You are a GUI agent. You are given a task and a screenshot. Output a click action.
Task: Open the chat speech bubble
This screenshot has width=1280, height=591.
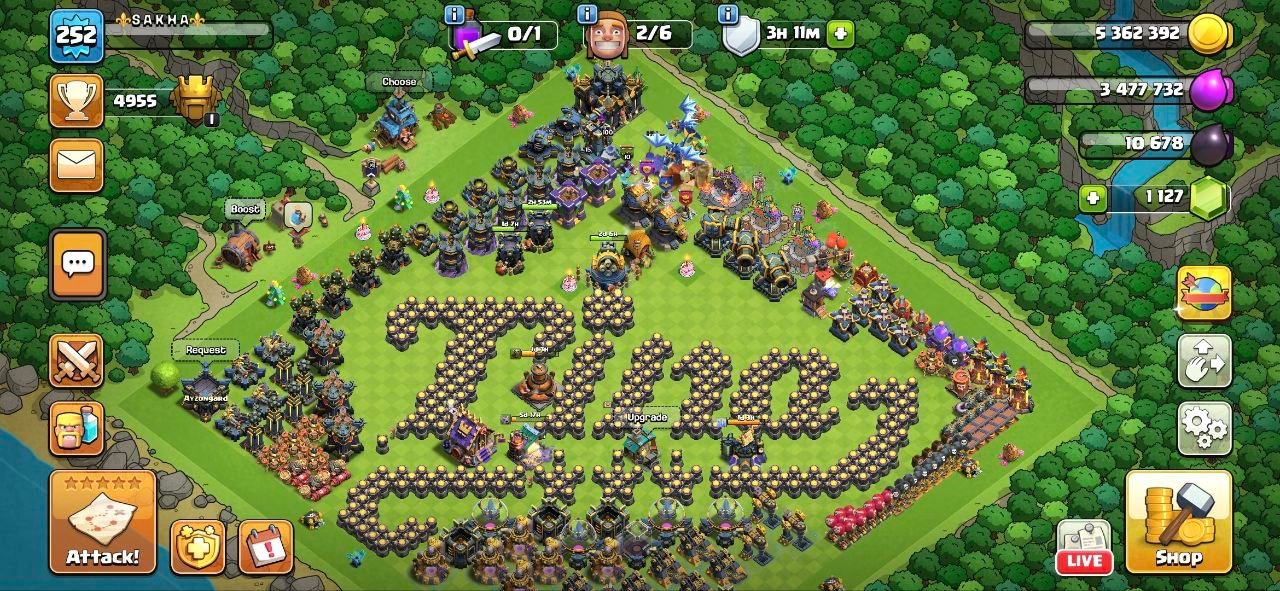pyautogui.click(x=77, y=264)
